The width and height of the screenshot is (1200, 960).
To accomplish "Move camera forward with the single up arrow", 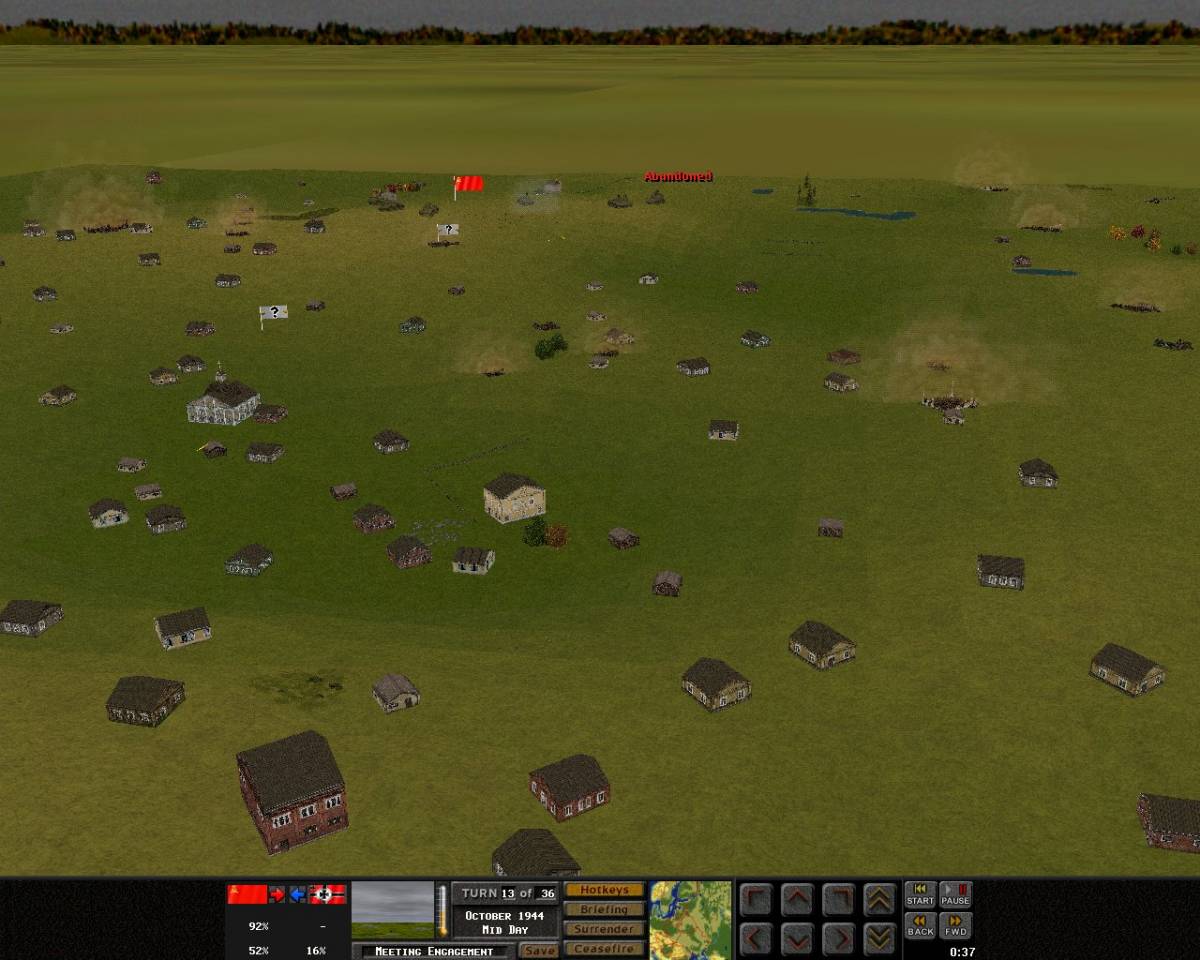I will pyautogui.click(x=797, y=899).
